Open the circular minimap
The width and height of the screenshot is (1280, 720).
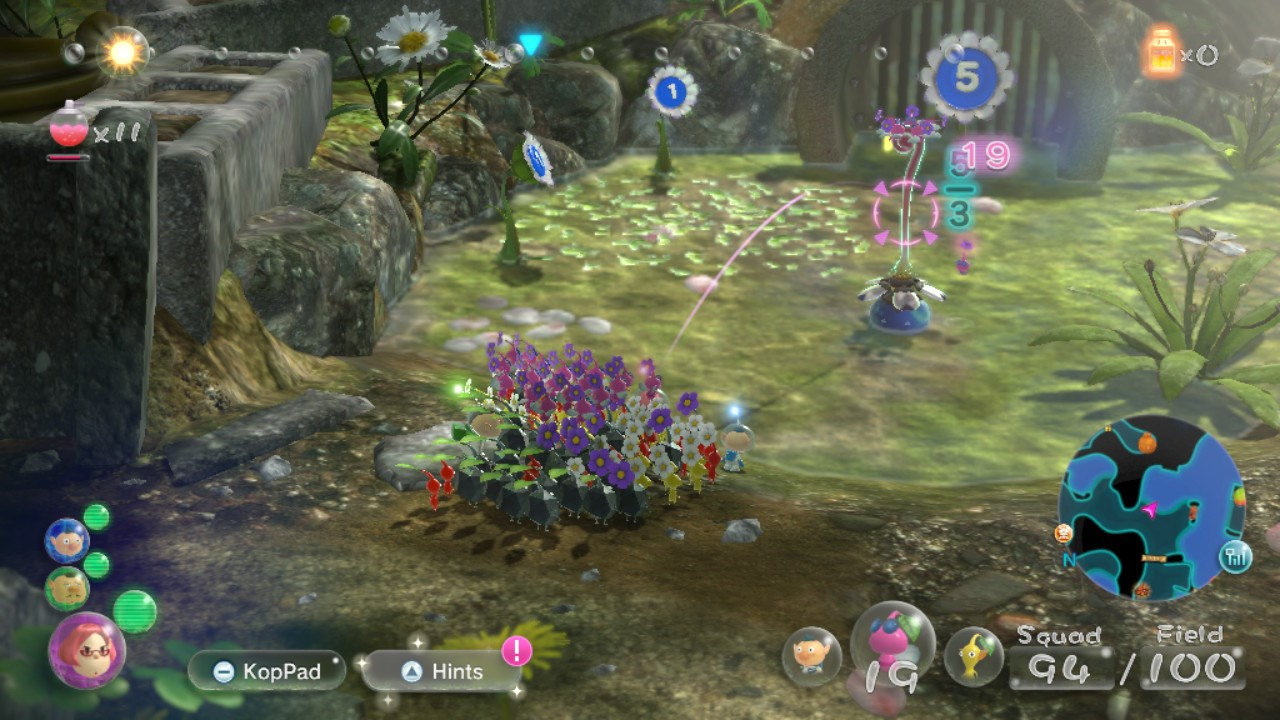(x=1151, y=507)
